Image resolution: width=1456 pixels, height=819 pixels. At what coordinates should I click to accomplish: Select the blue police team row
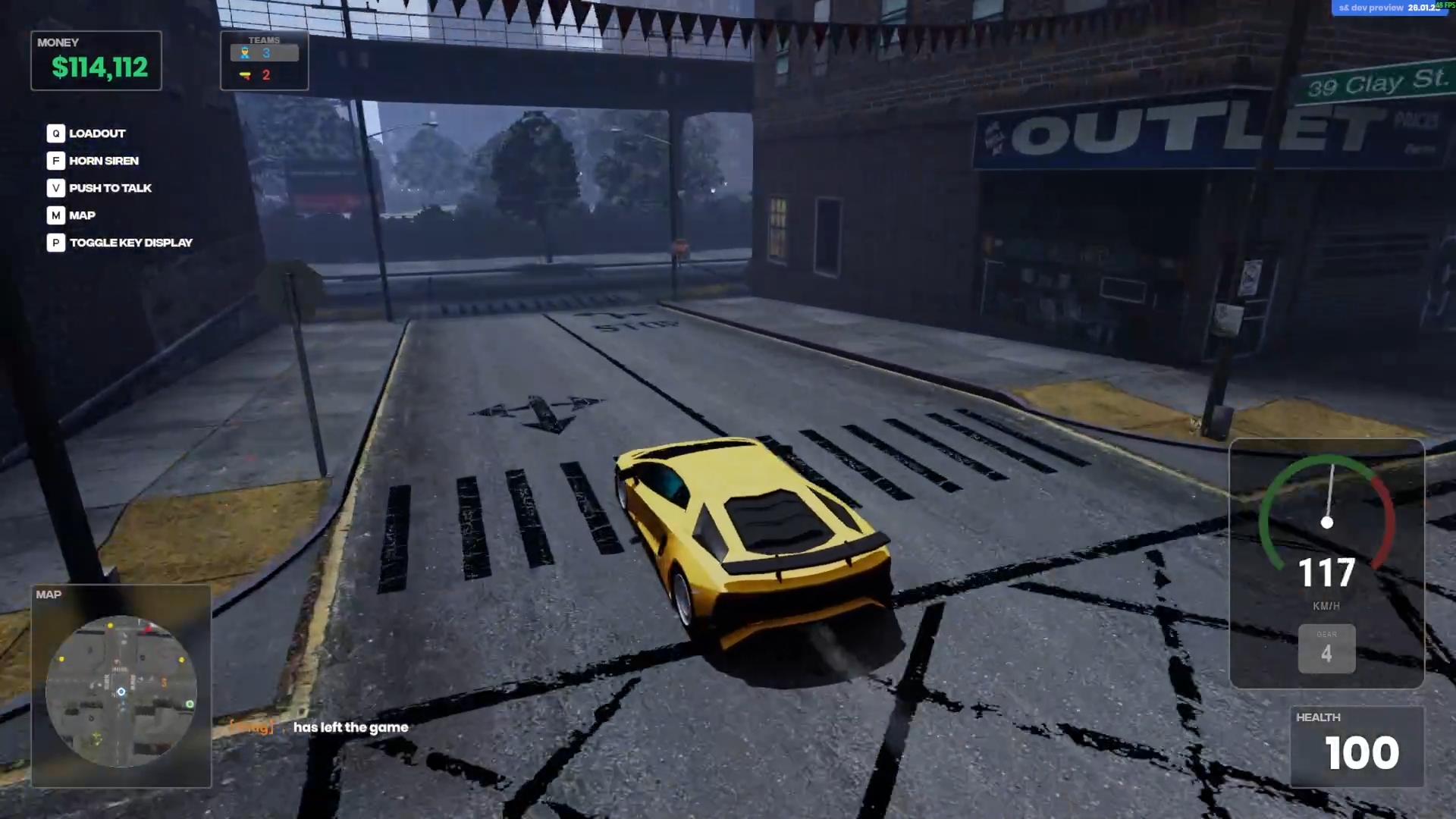click(264, 53)
